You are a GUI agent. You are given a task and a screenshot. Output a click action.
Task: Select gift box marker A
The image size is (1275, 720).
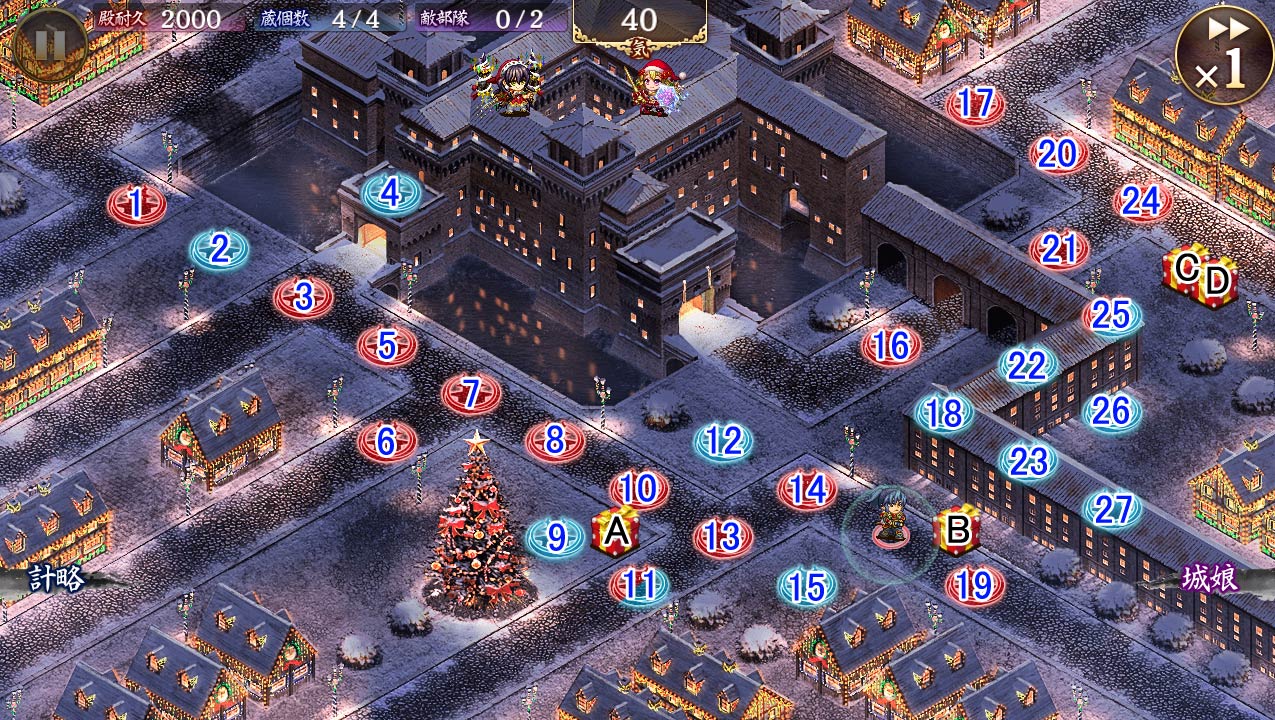pos(615,531)
